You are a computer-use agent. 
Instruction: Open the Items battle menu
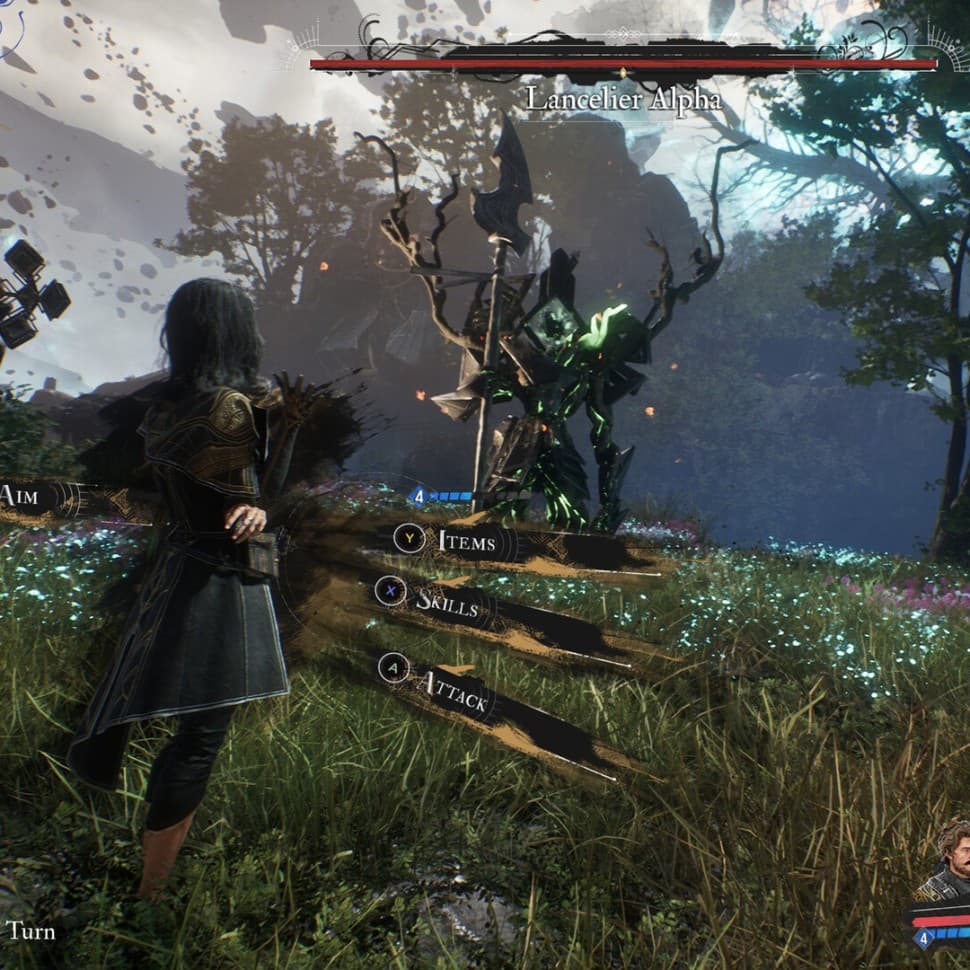[466, 542]
